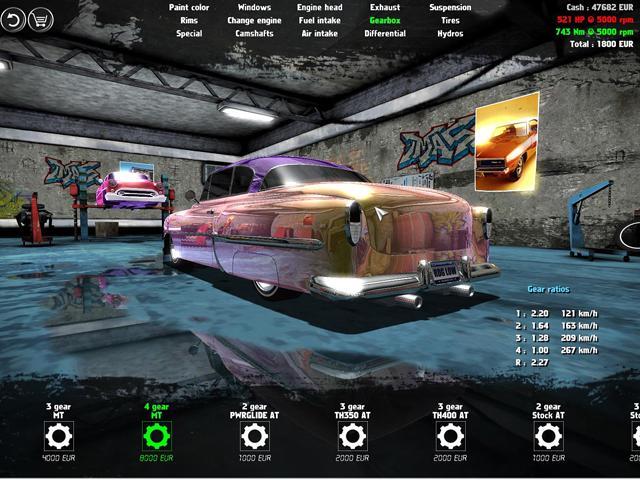Open the shopping cart

(x=41, y=19)
